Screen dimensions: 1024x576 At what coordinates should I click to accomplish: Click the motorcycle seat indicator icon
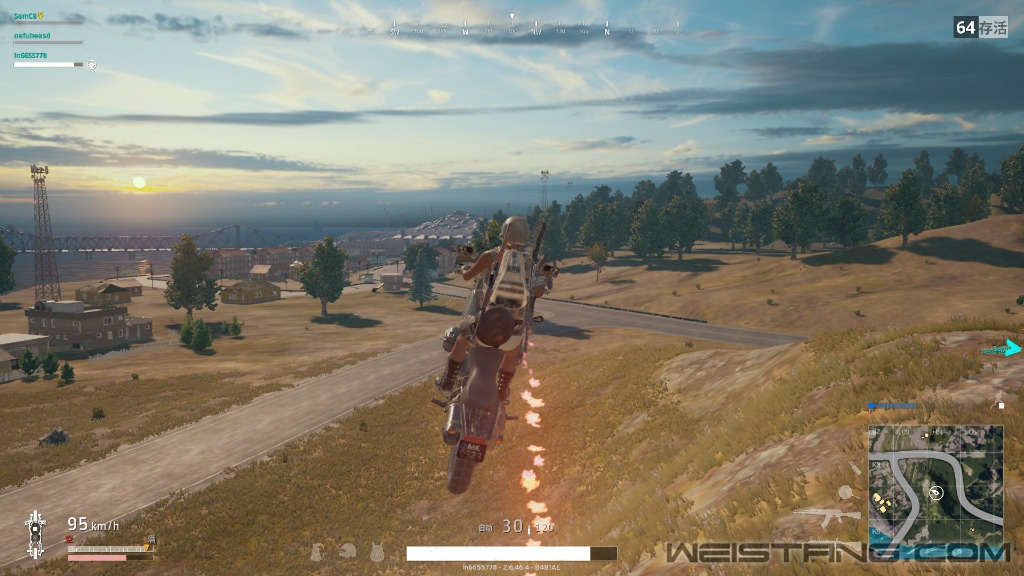tap(35, 526)
